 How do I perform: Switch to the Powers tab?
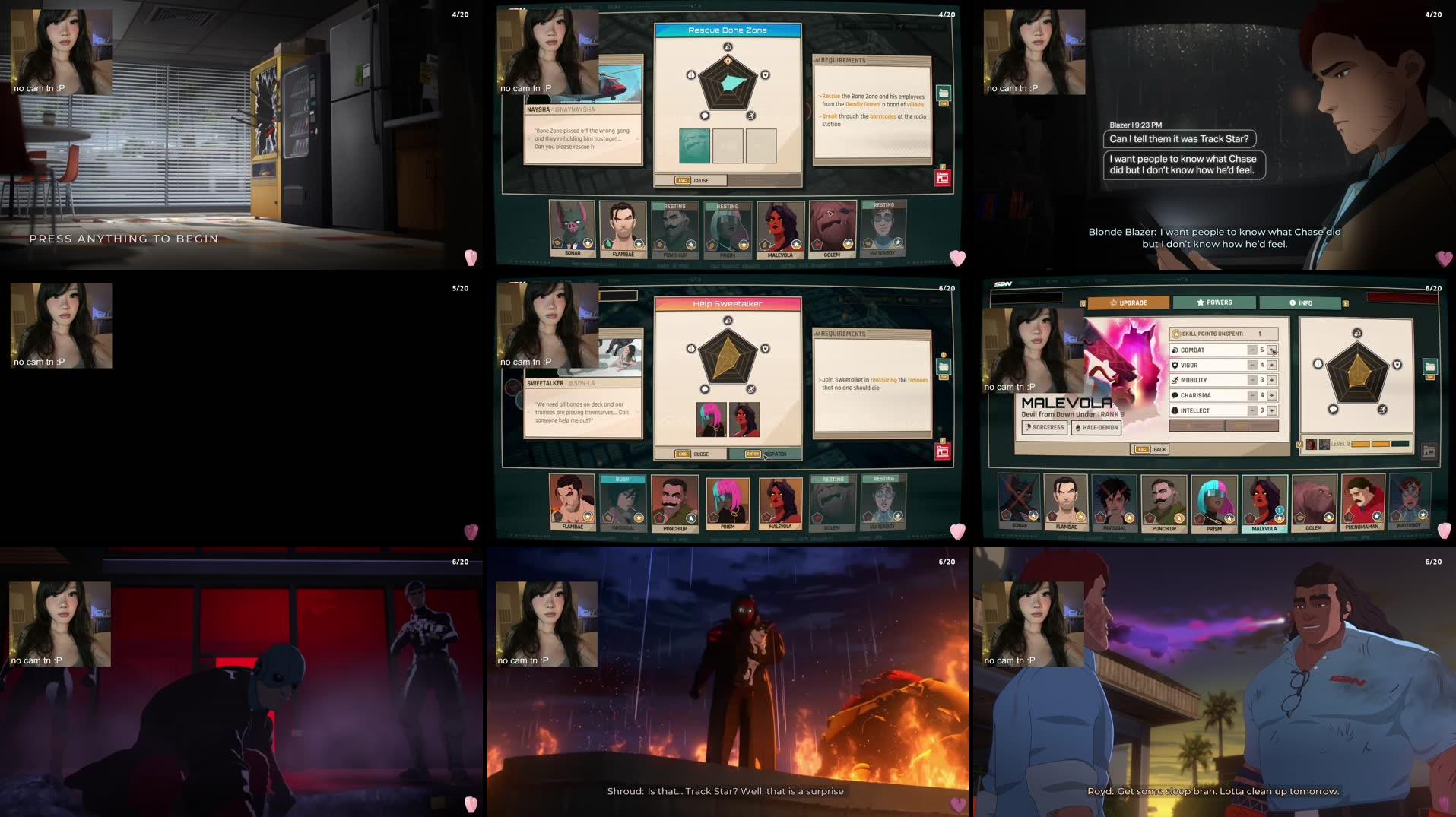tap(1215, 302)
